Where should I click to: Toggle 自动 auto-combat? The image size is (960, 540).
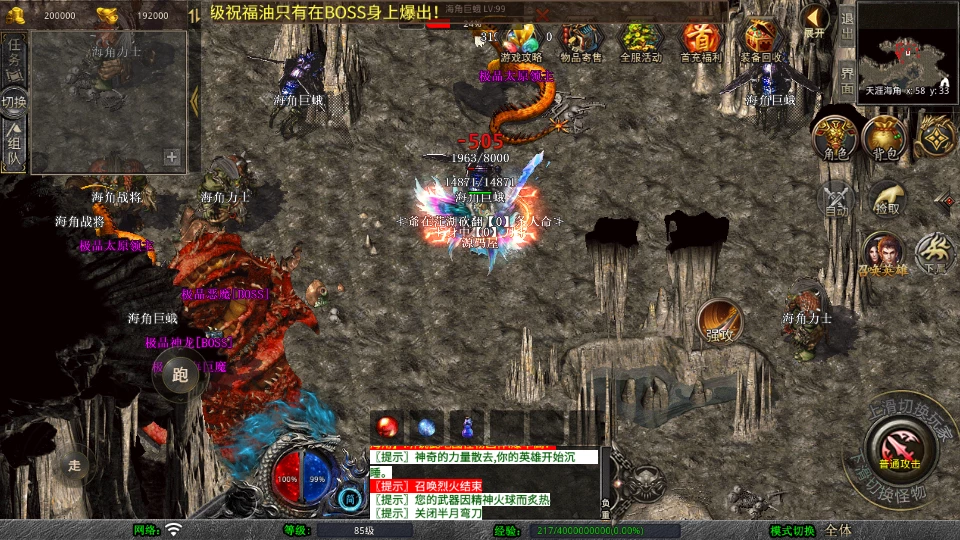tap(836, 198)
